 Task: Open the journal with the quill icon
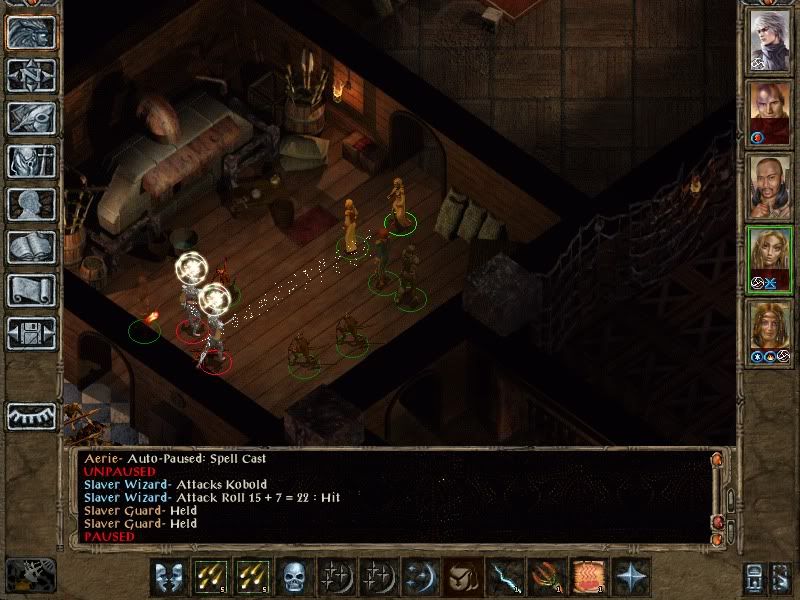pyautogui.click(x=31, y=118)
